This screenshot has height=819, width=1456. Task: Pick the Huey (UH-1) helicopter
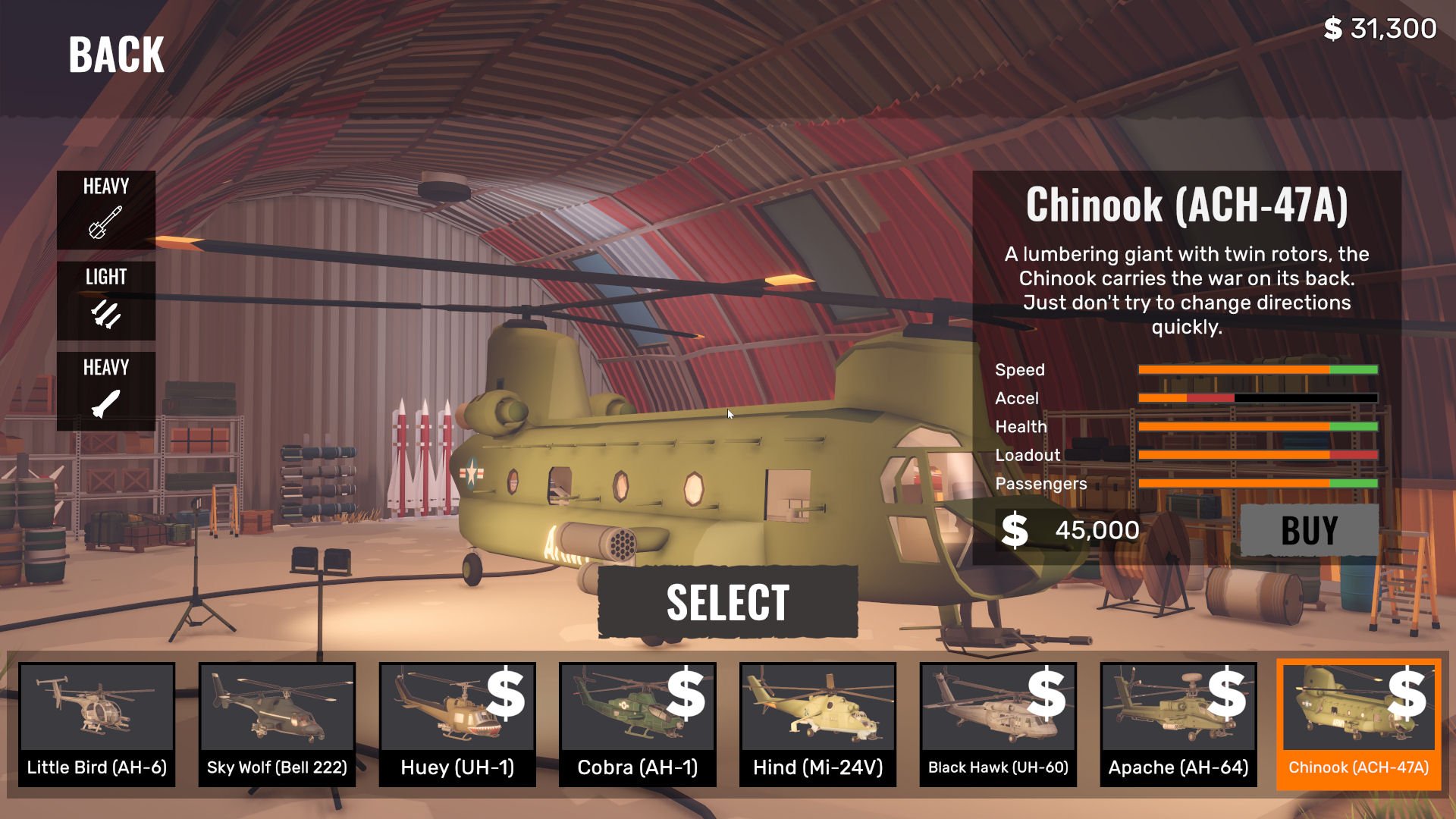tap(457, 723)
